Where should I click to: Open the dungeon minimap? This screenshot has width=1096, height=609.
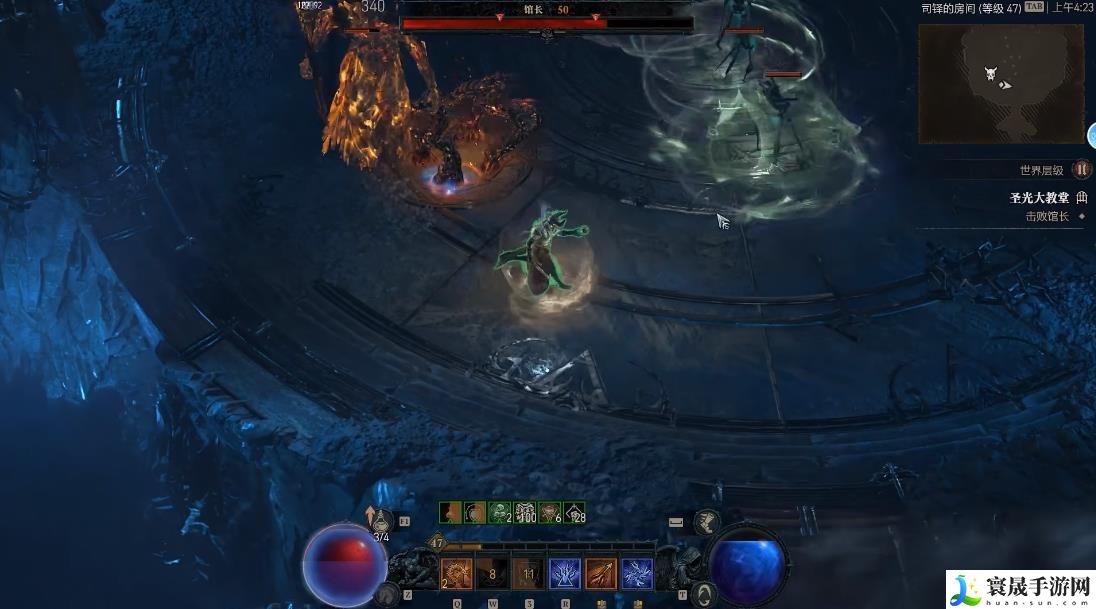coord(1000,83)
